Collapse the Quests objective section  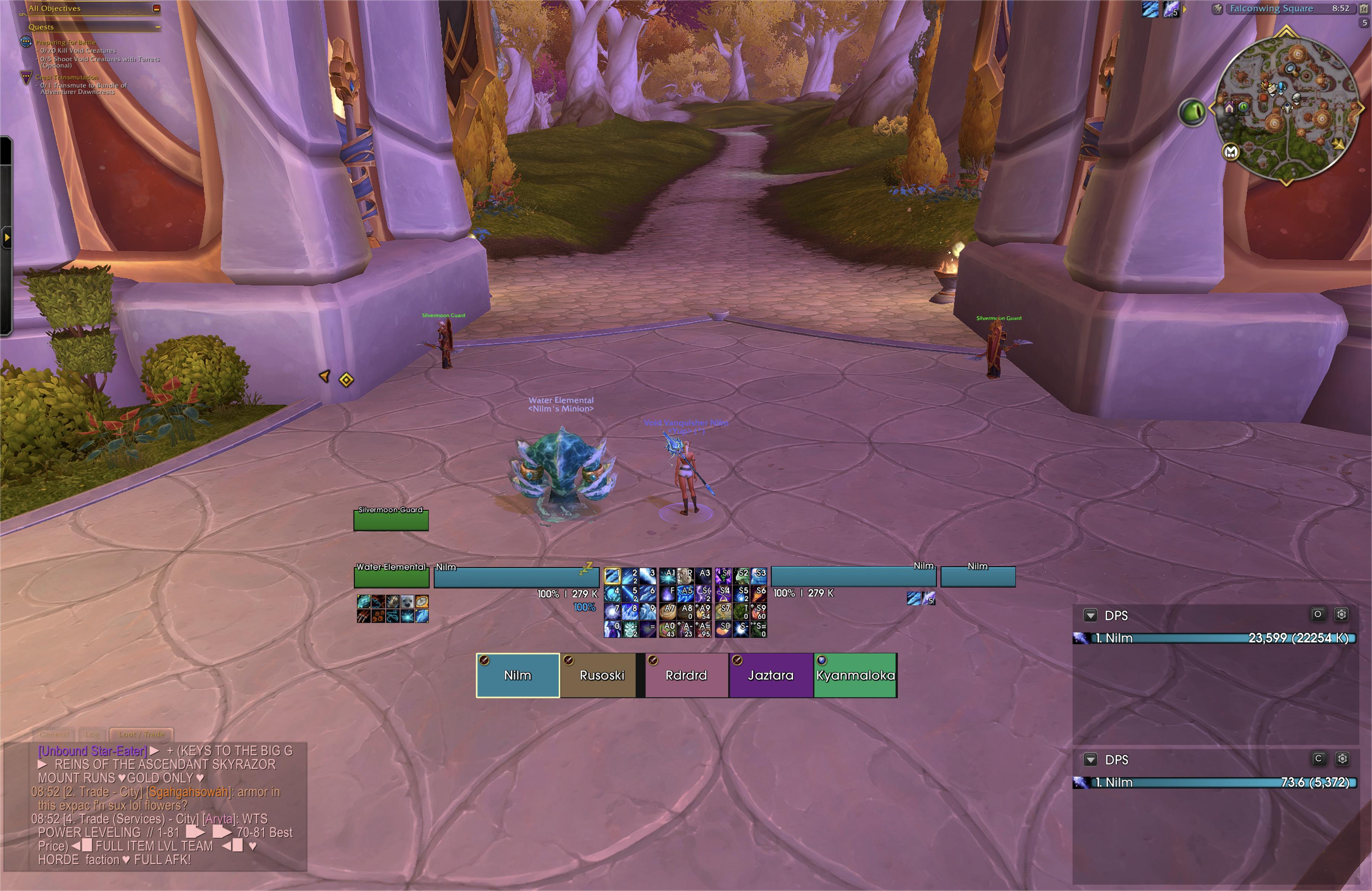pyautogui.click(x=157, y=27)
